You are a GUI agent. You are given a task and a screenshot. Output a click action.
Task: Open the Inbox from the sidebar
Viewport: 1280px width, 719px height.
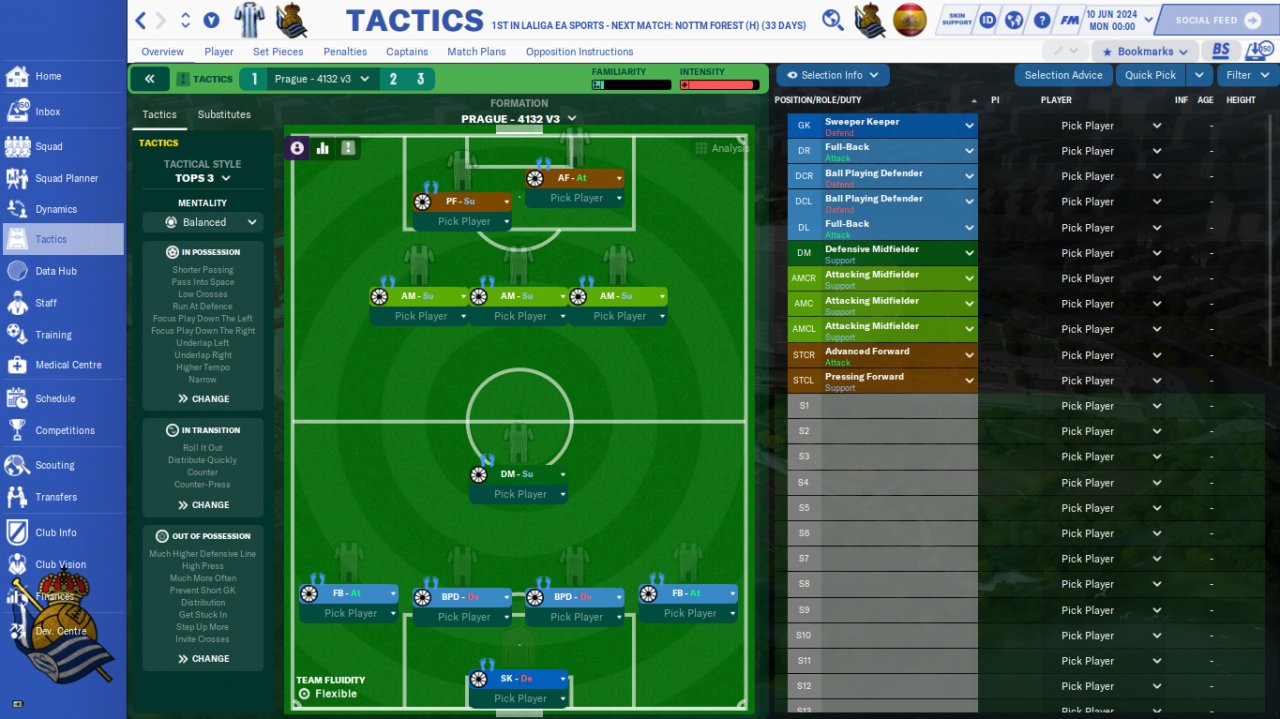pyautogui.click(x=47, y=112)
